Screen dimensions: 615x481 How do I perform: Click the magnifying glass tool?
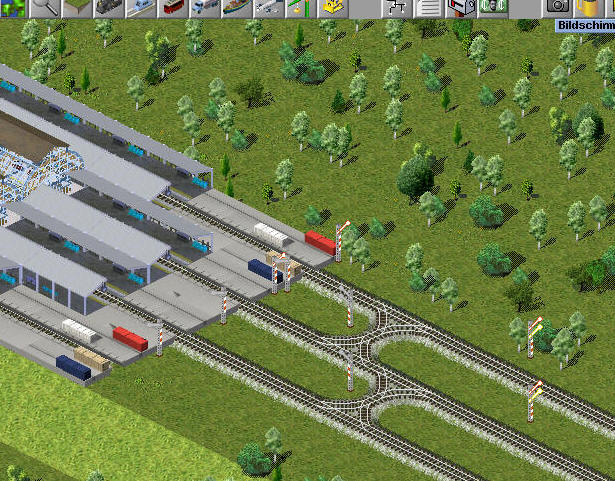[x=46, y=7]
